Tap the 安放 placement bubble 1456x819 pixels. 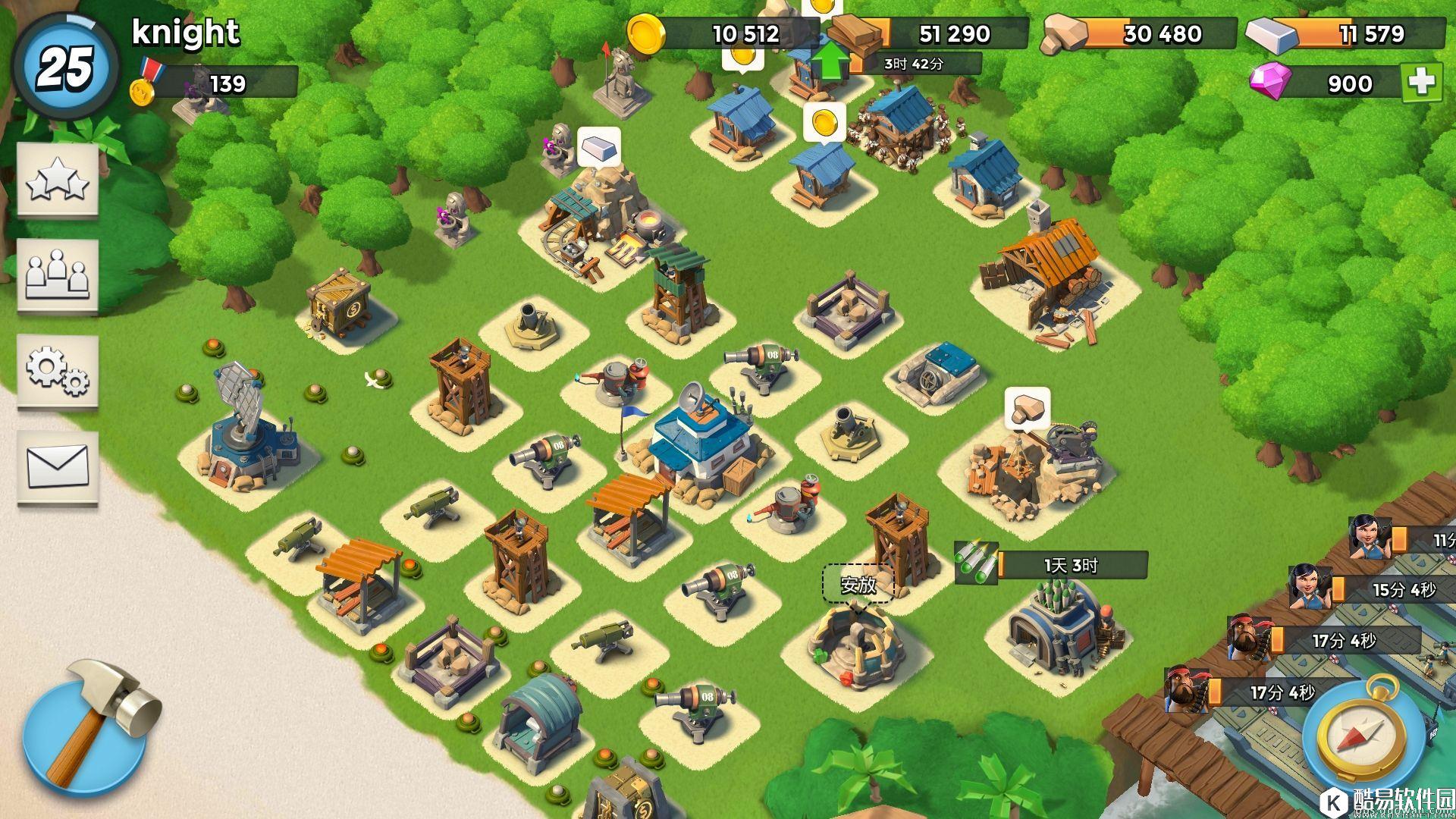858,585
